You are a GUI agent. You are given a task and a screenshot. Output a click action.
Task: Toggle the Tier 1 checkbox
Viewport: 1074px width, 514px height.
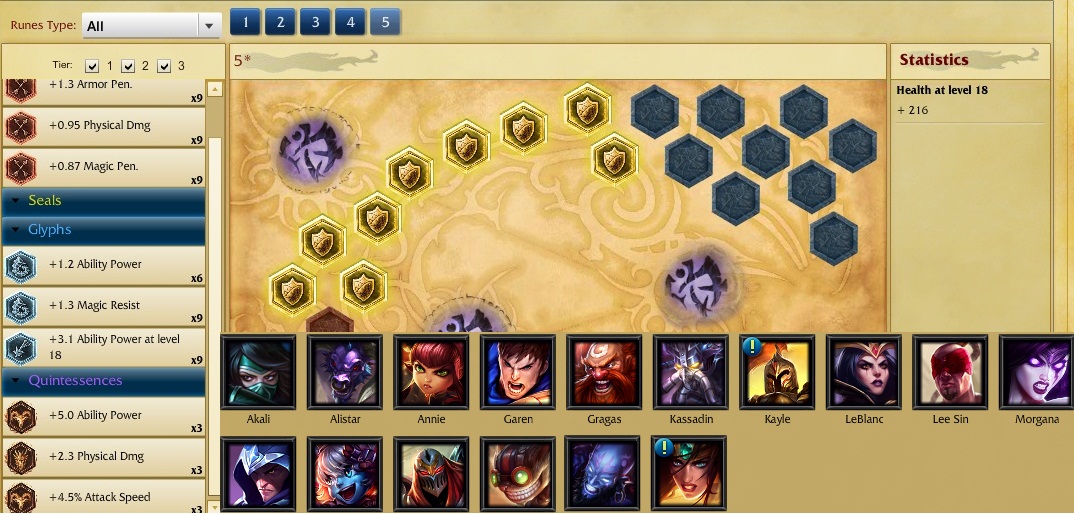[x=92, y=66]
